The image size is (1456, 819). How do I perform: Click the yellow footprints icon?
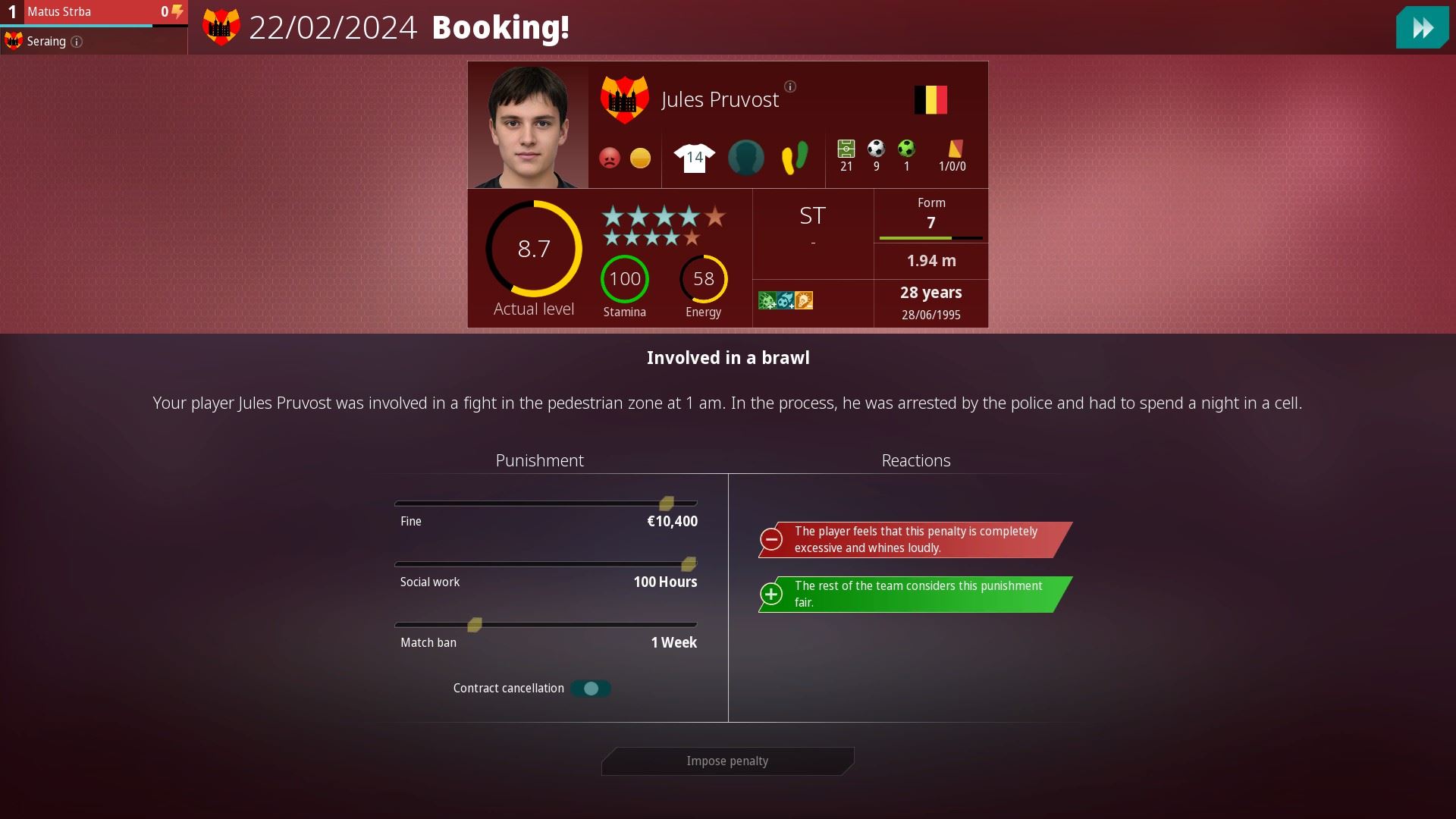click(794, 158)
